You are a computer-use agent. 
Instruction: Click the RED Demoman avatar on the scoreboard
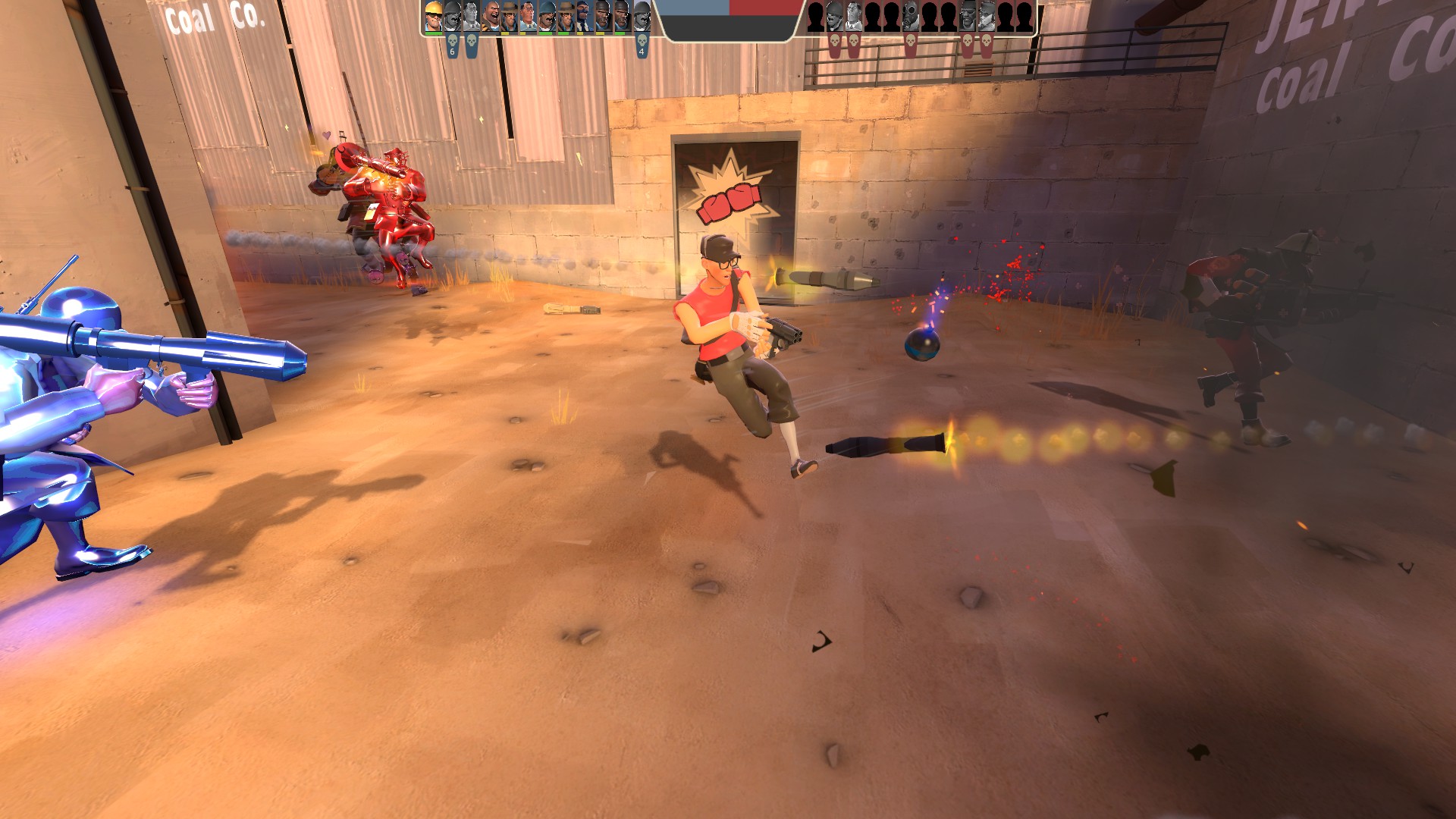[967, 15]
